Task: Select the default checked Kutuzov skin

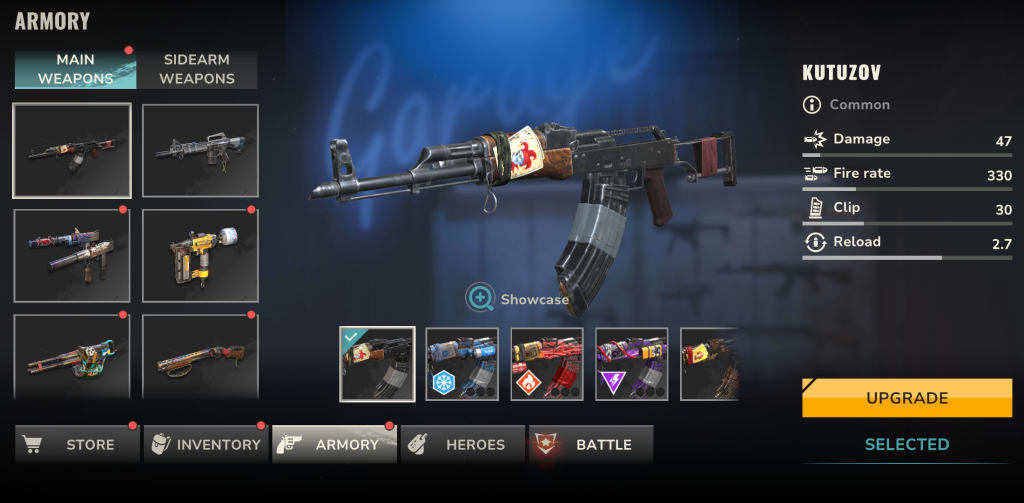Action: [x=377, y=364]
